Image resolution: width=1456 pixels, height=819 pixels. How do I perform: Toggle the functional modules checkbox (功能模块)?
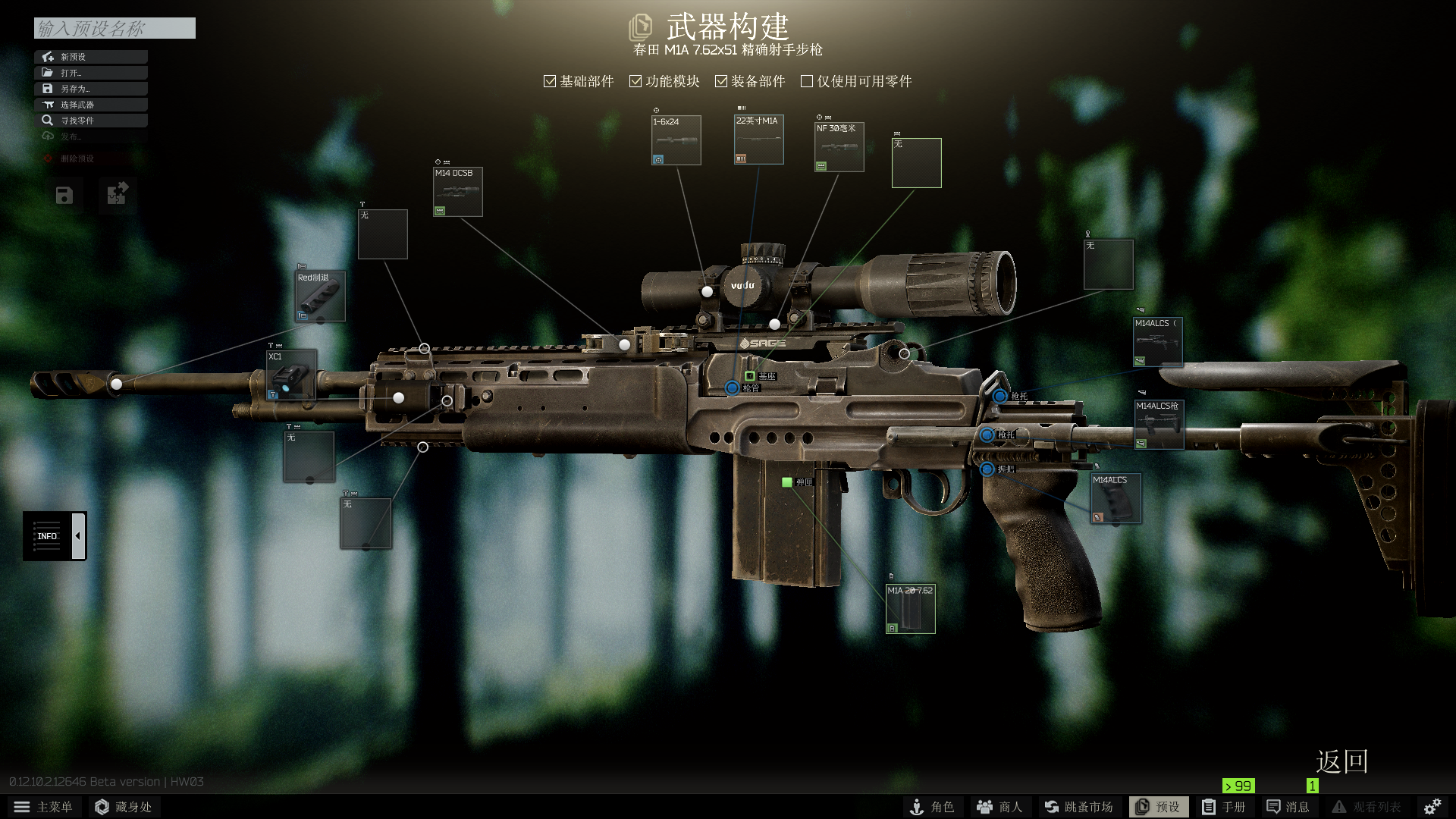coord(636,81)
